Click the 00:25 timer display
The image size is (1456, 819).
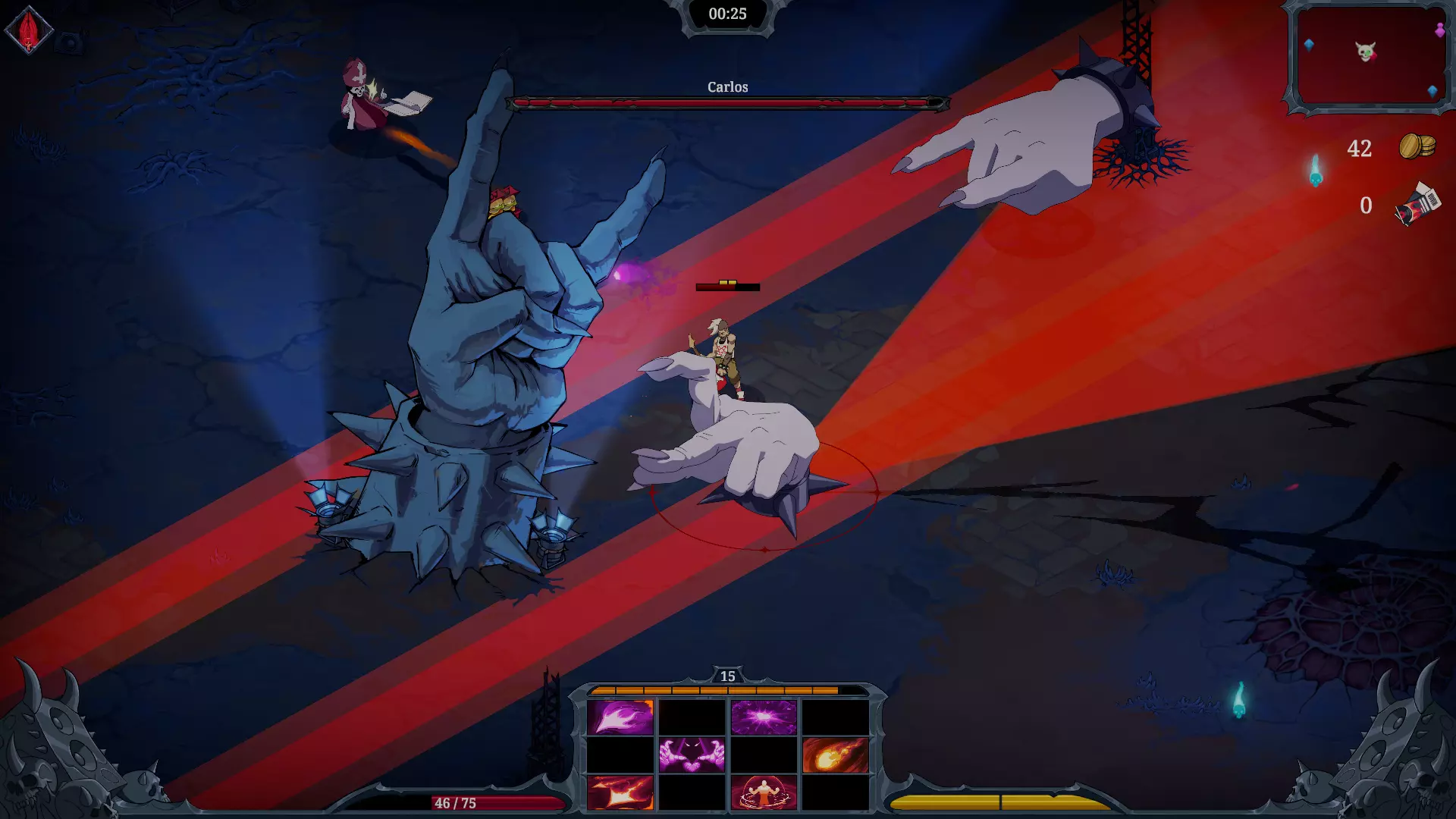pyautogui.click(x=727, y=14)
